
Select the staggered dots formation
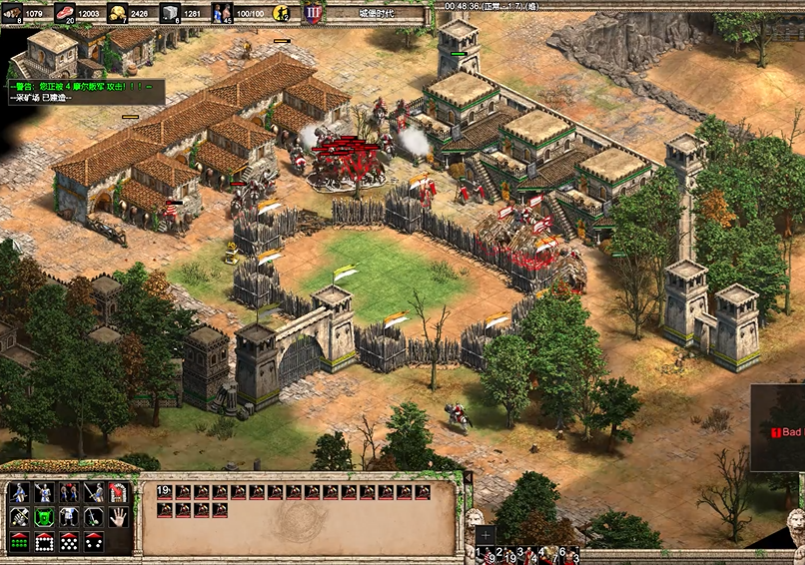coord(69,542)
